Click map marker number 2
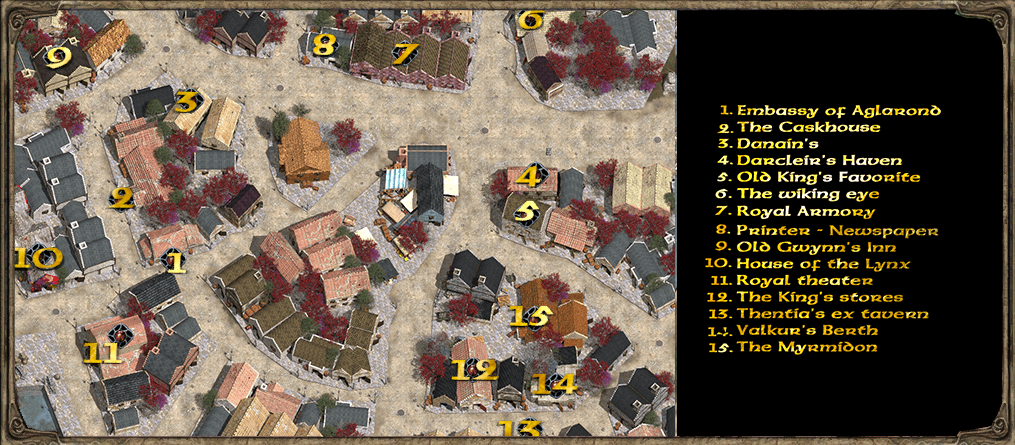This screenshot has height=445, width=1015. (x=122, y=198)
